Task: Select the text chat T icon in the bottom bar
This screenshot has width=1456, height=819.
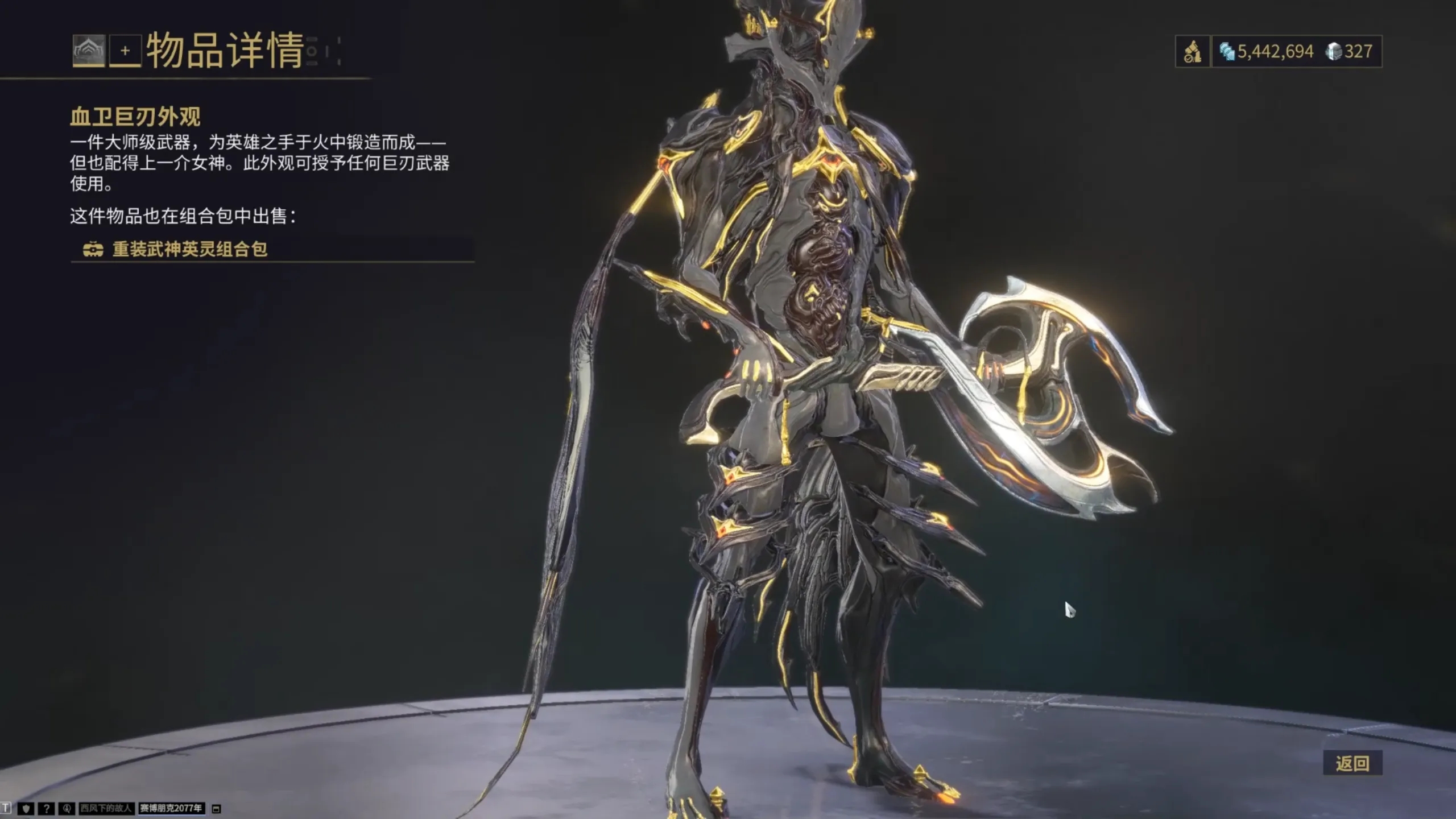Action: pyautogui.click(x=6, y=808)
